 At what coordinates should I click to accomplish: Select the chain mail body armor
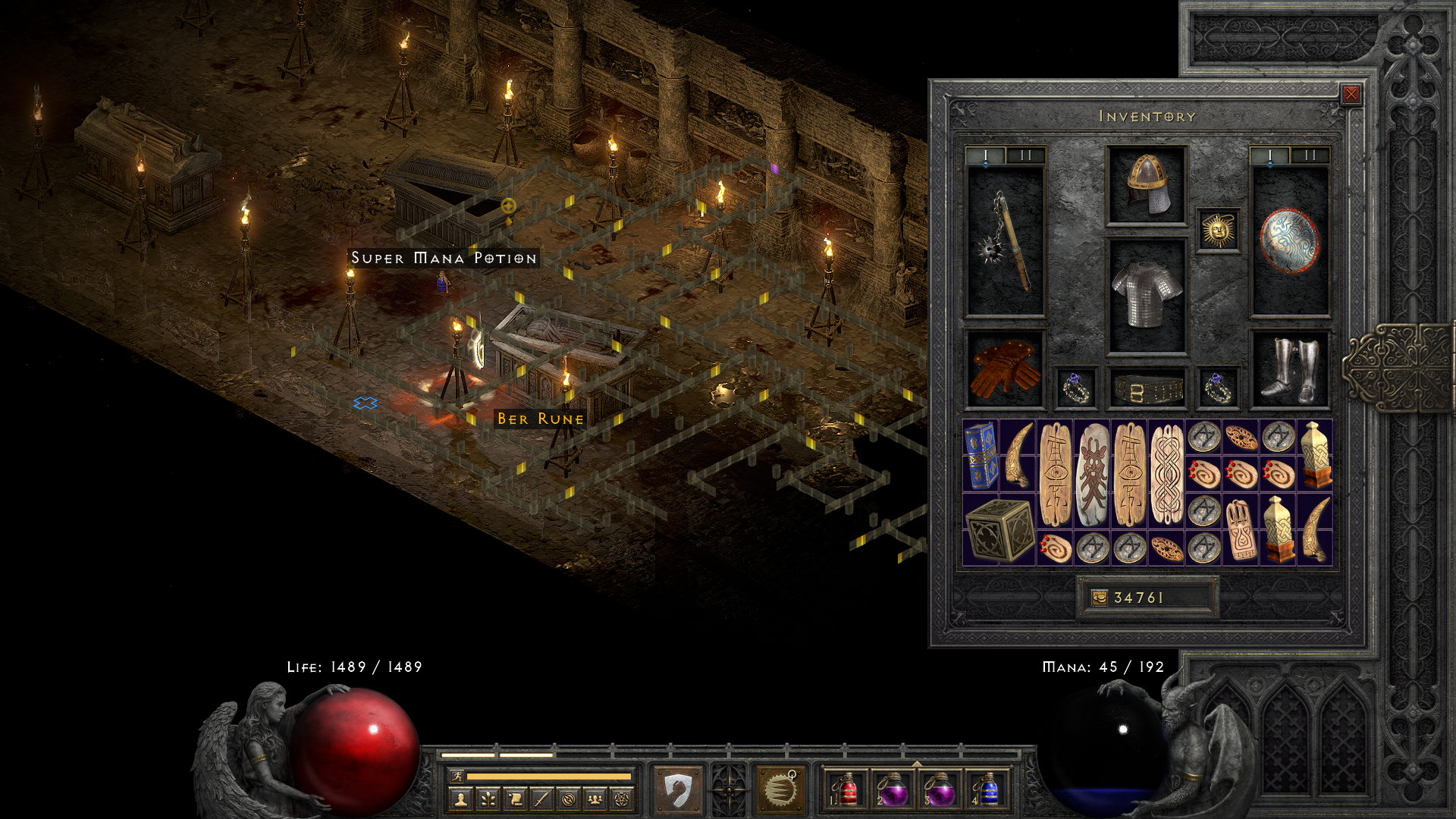[1146, 296]
